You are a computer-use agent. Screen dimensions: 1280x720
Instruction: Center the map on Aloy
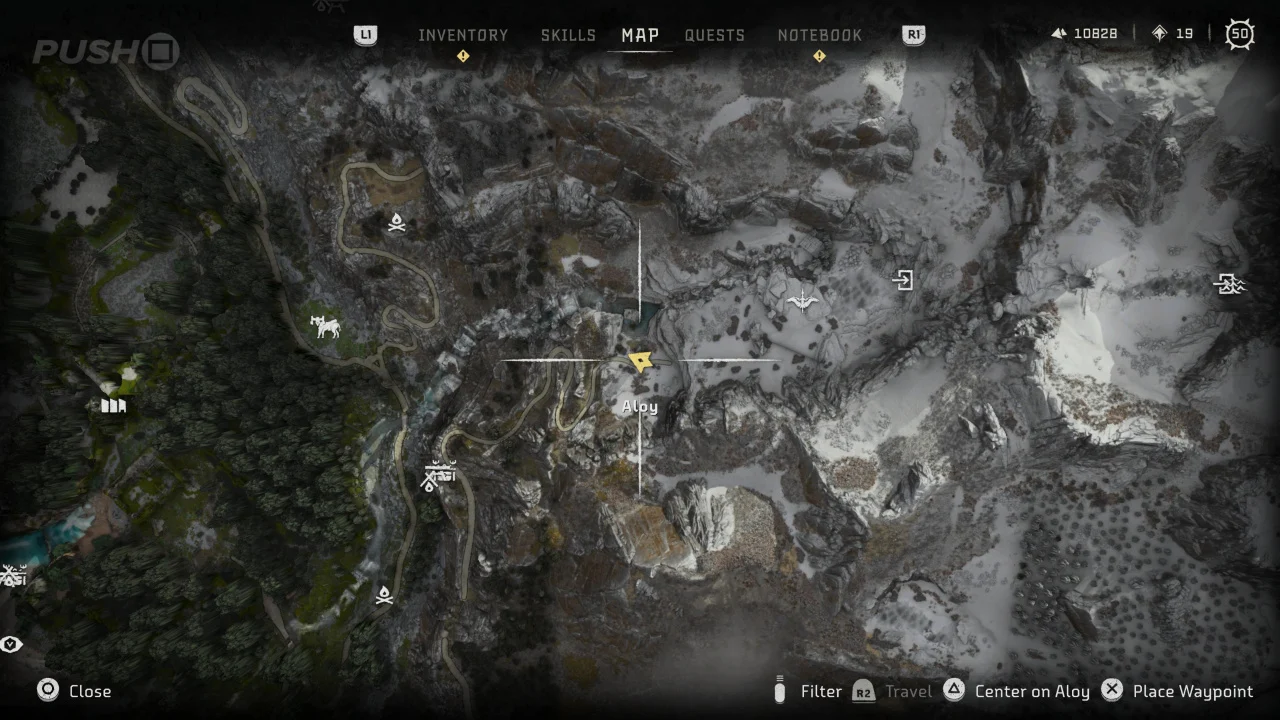click(x=1017, y=691)
